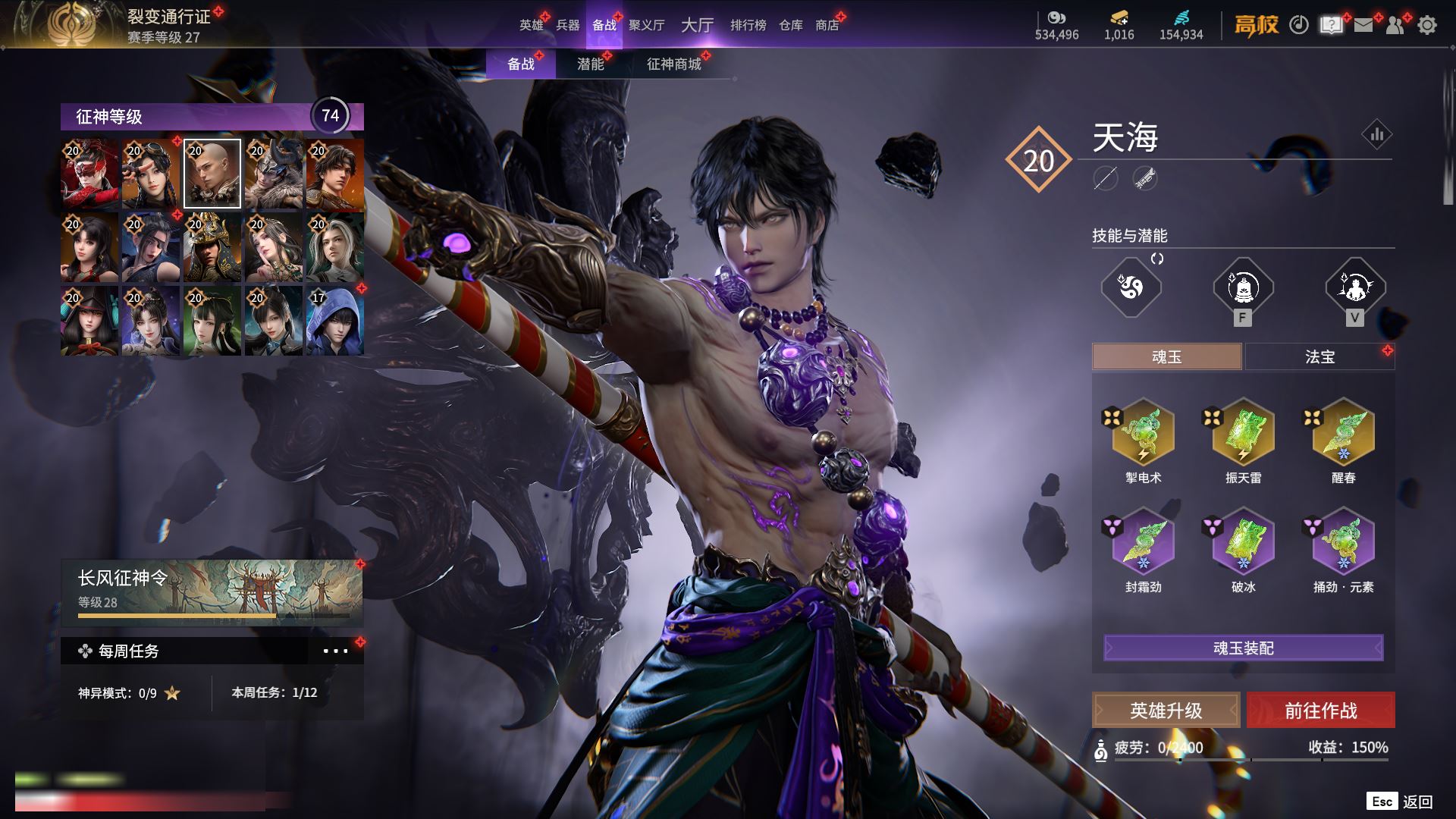The width and height of the screenshot is (1456, 819).
Task: Open the 聚义厅 menu entry
Action: tap(646, 25)
